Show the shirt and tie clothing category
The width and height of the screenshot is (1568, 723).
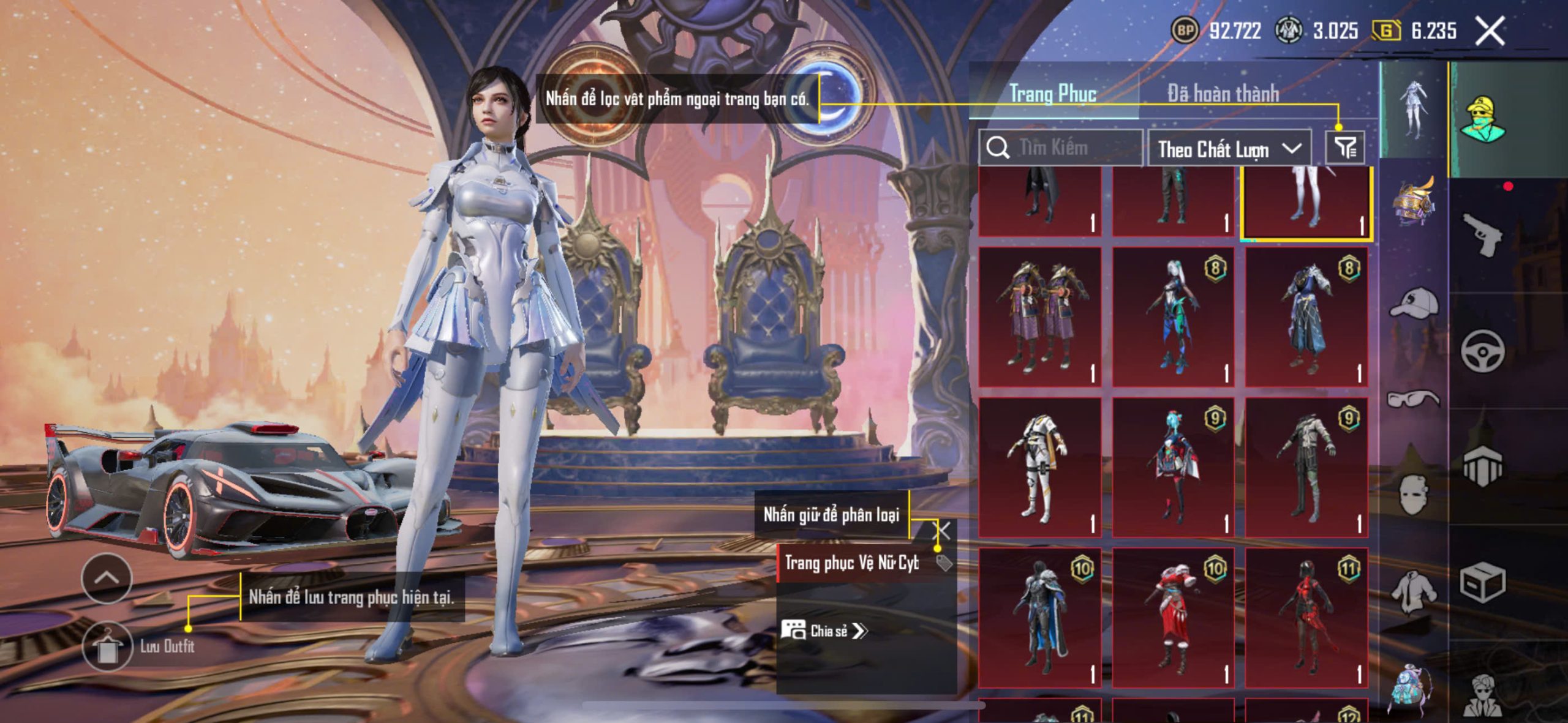click(1414, 591)
